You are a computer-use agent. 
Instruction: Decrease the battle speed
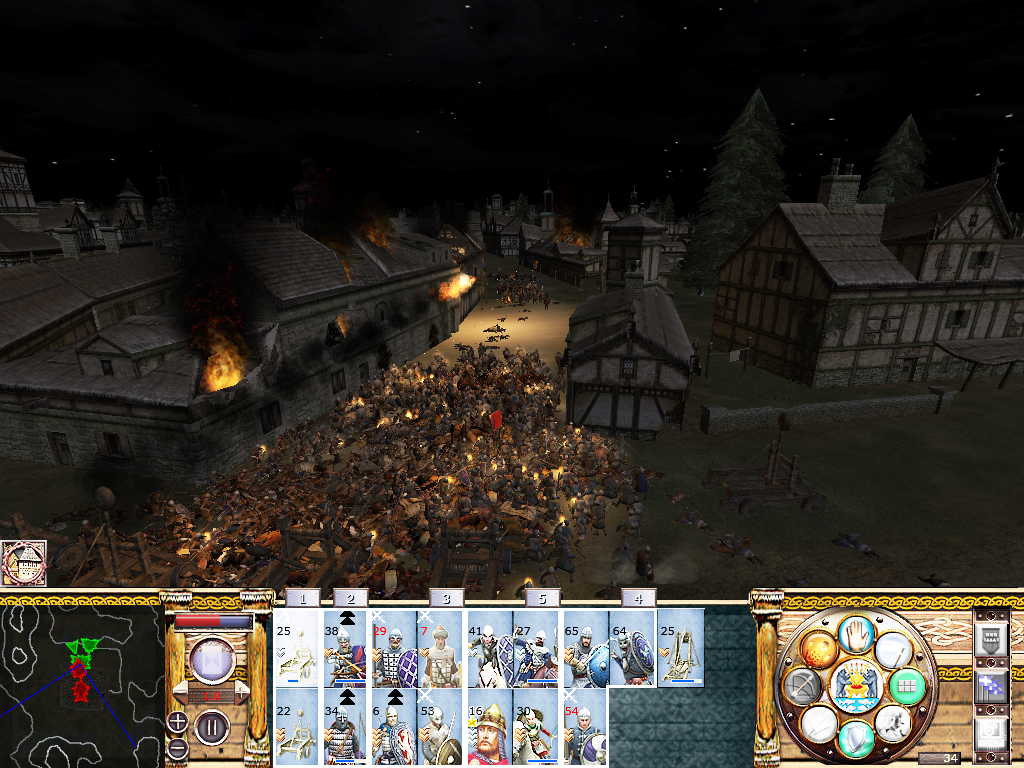178,692
